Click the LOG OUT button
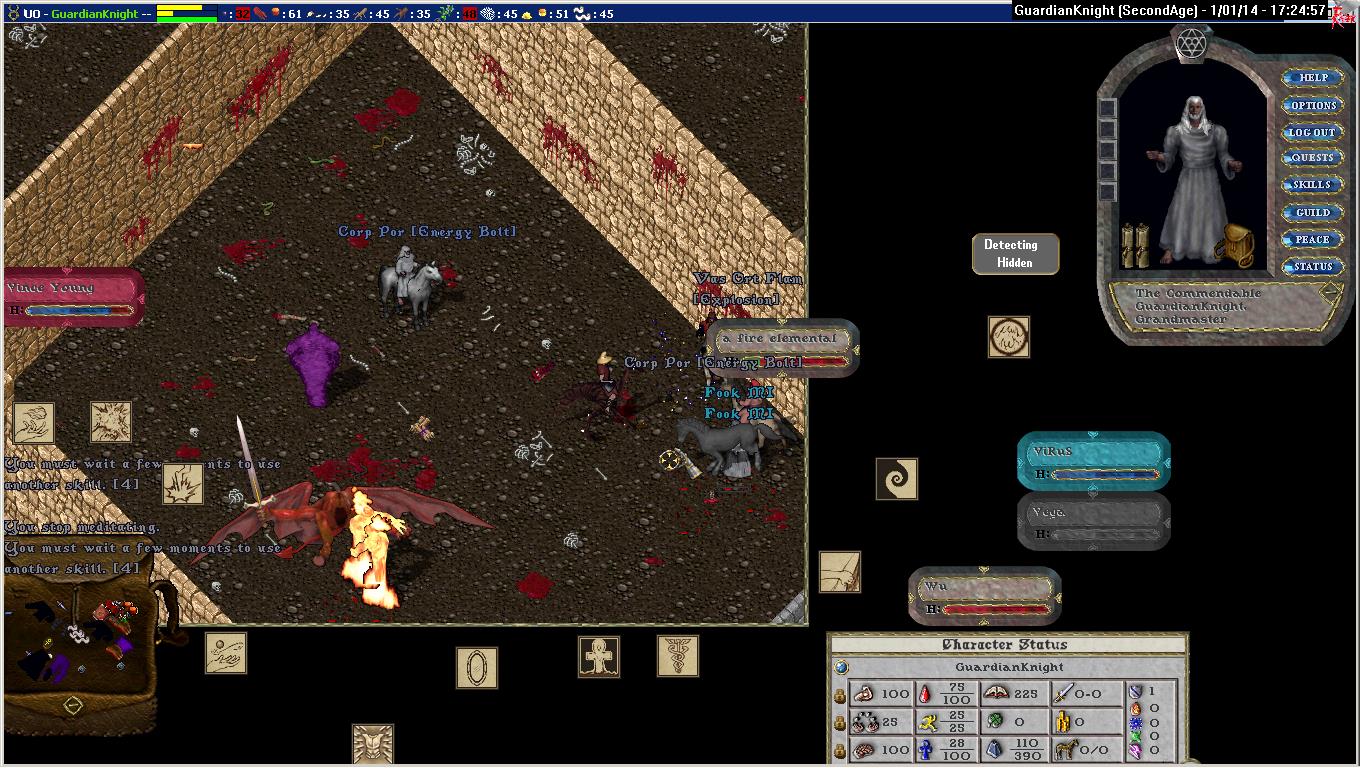1360x768 pixels. pyautogui.click(x=1312, y=132)
